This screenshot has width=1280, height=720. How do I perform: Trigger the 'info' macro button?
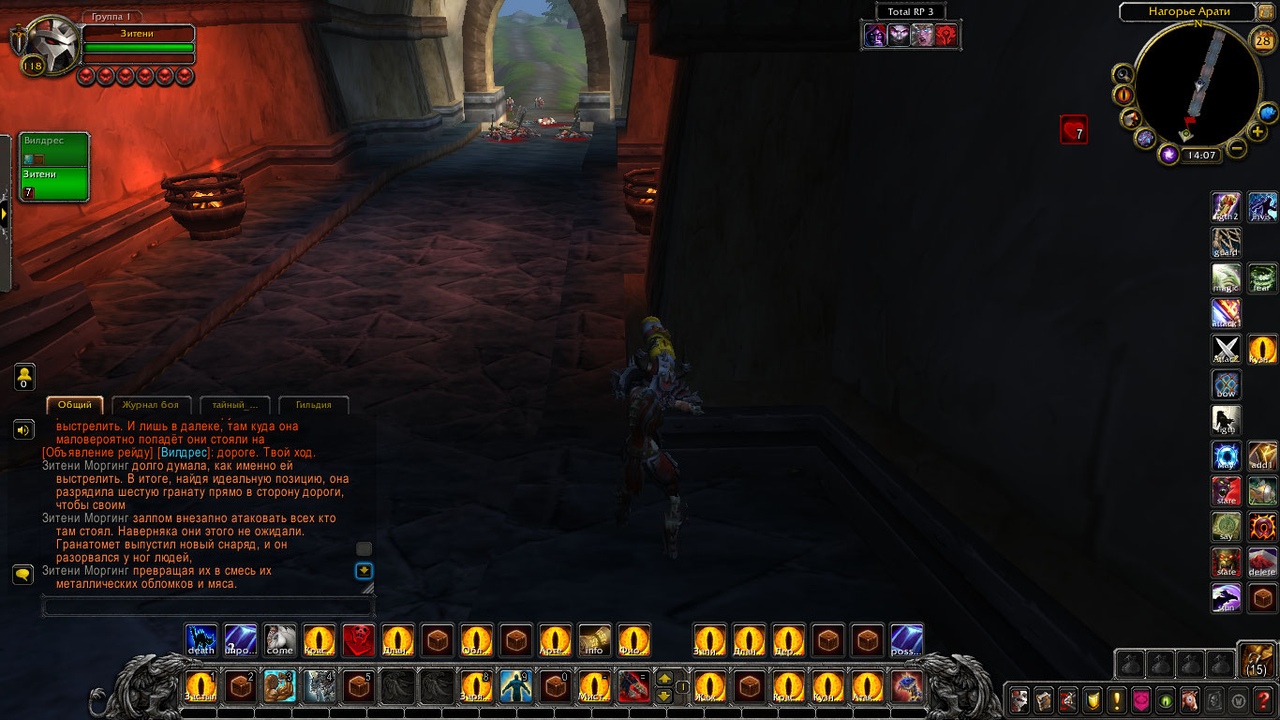click(x=594, y=639)
